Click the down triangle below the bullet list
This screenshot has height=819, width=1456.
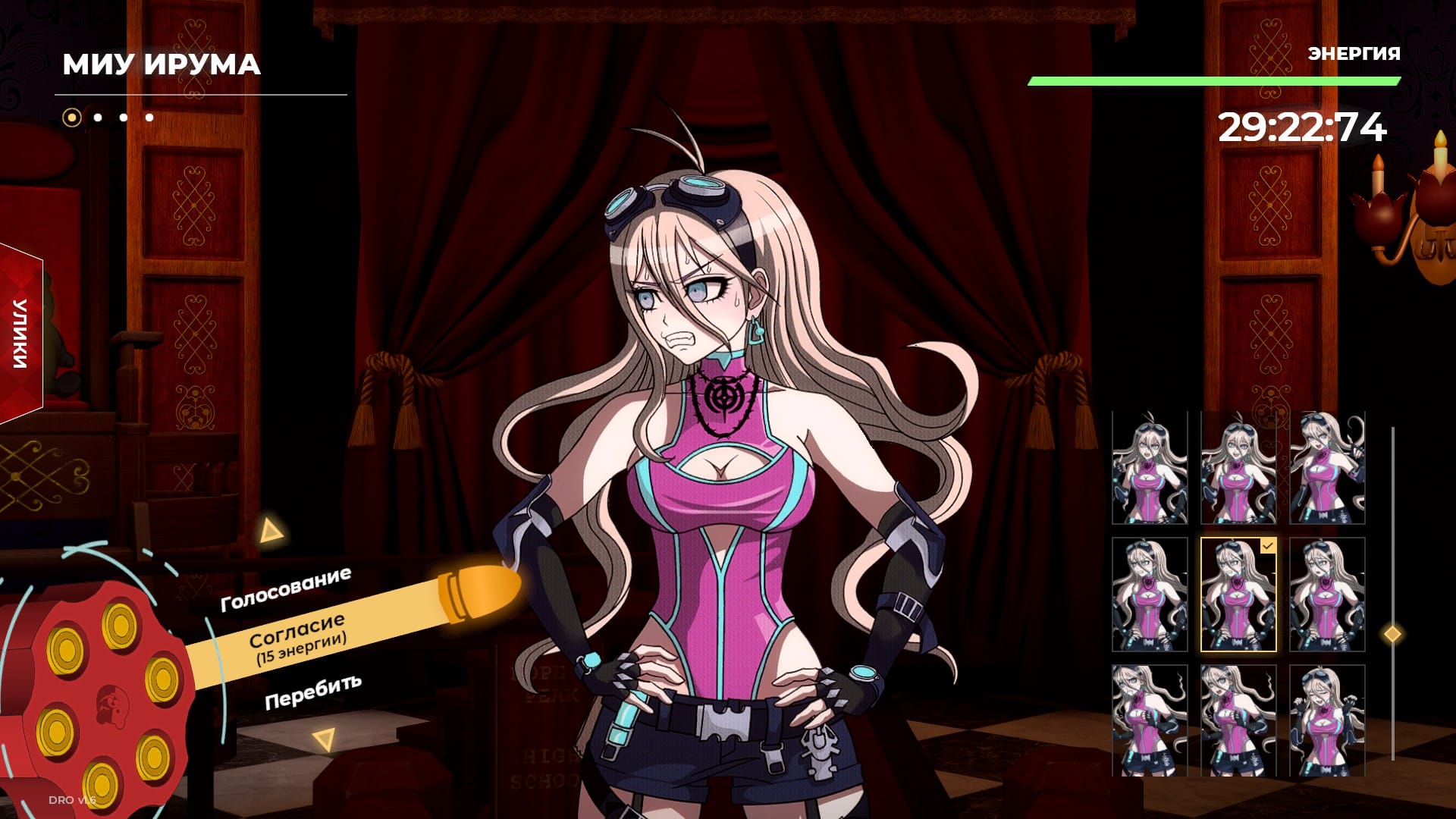[325, 738]
